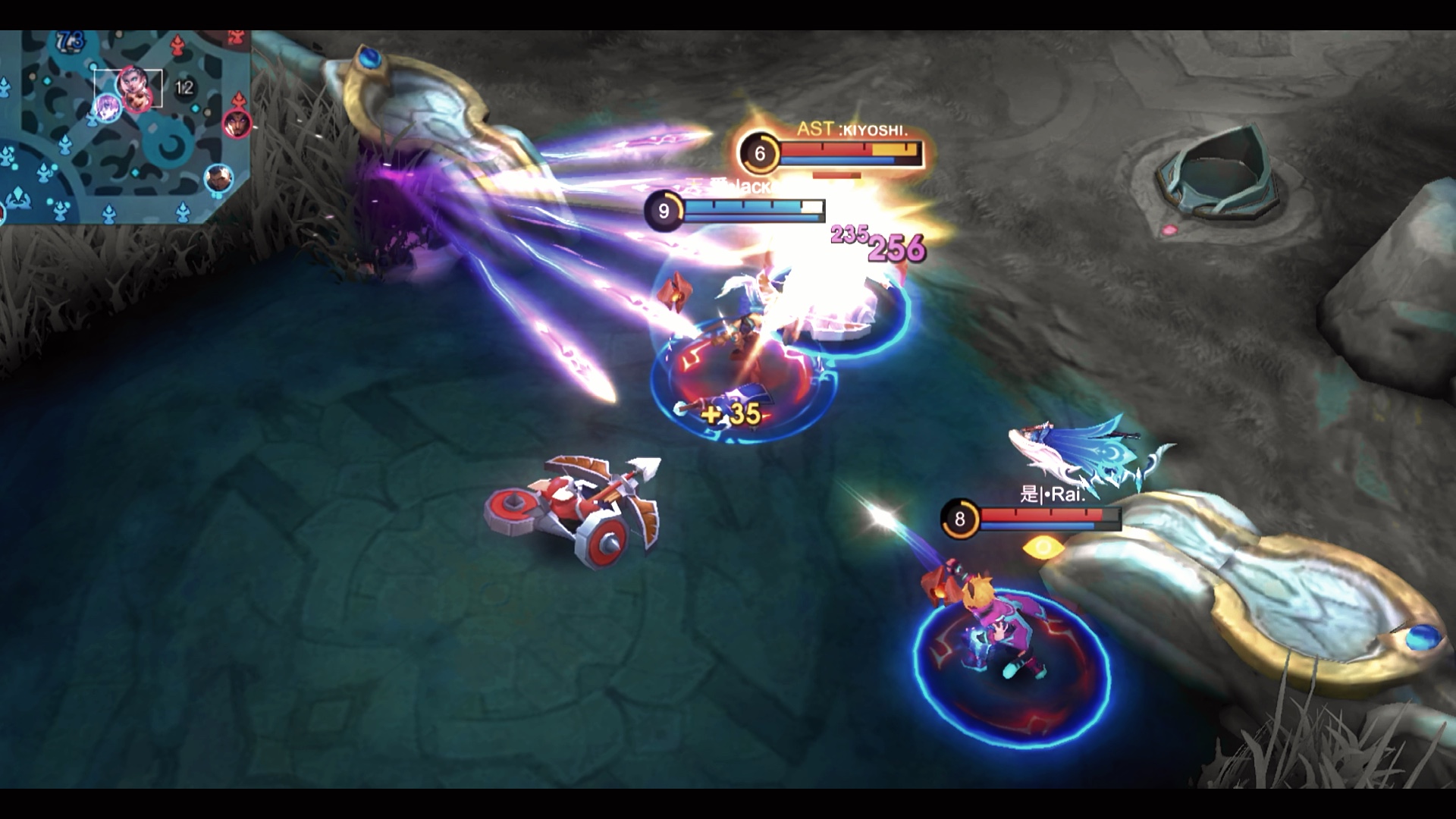
Task: Open the minimap
Action: point(125,127)
